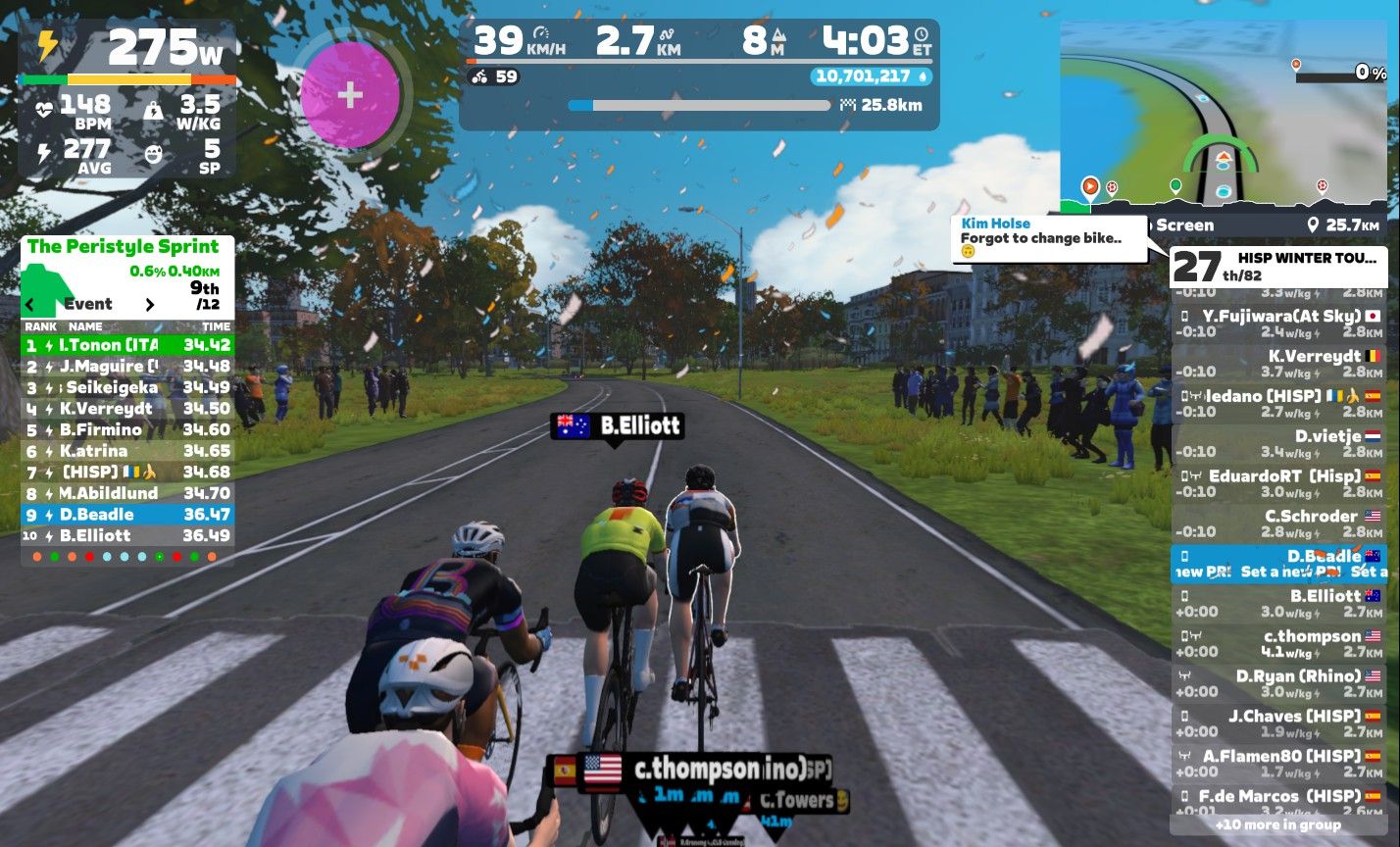Select C.Schroder in the riders list

click(x=1277, y=524)
